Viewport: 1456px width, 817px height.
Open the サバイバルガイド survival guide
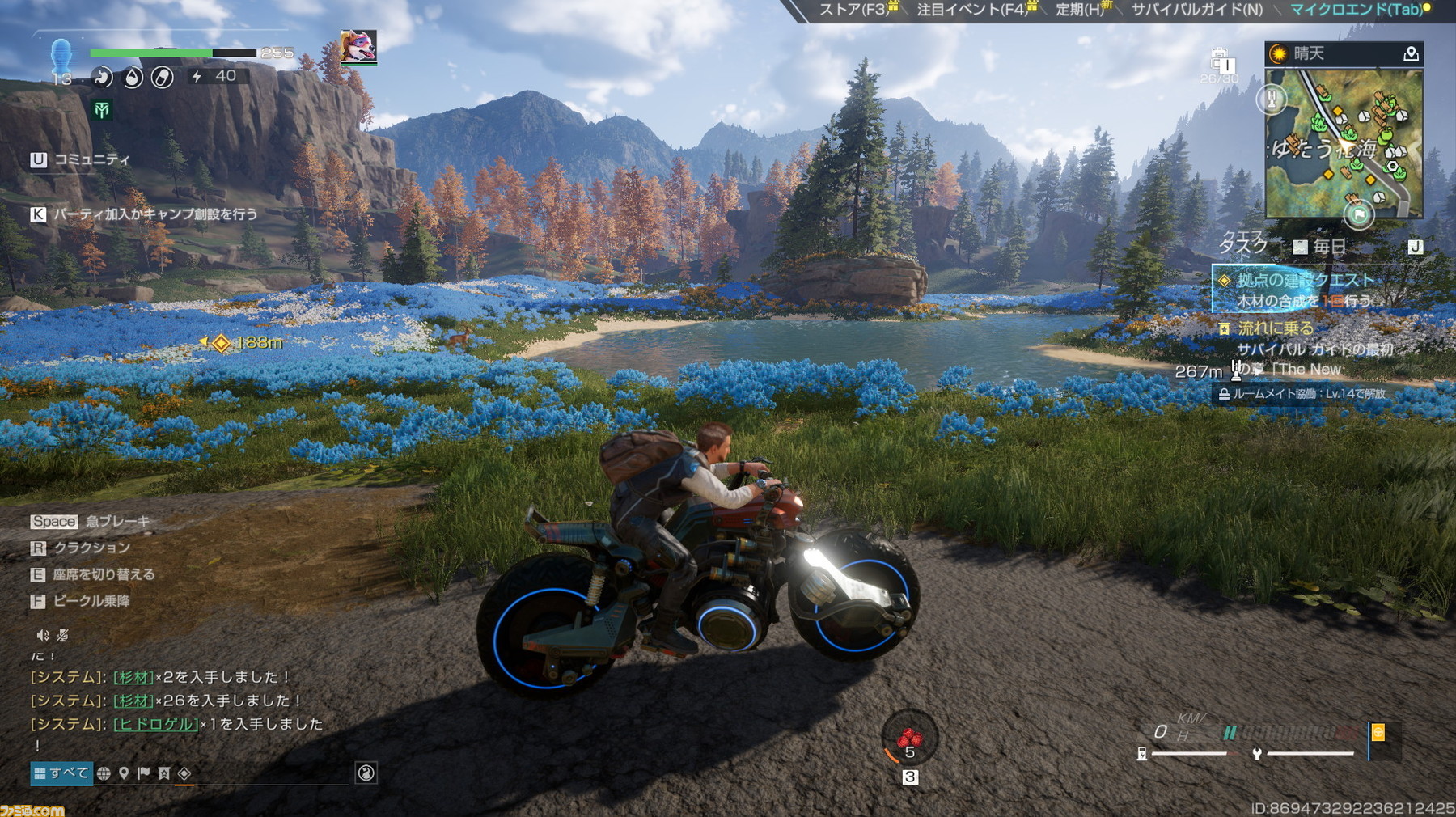pyautogui.click(x=1196, y=10)
